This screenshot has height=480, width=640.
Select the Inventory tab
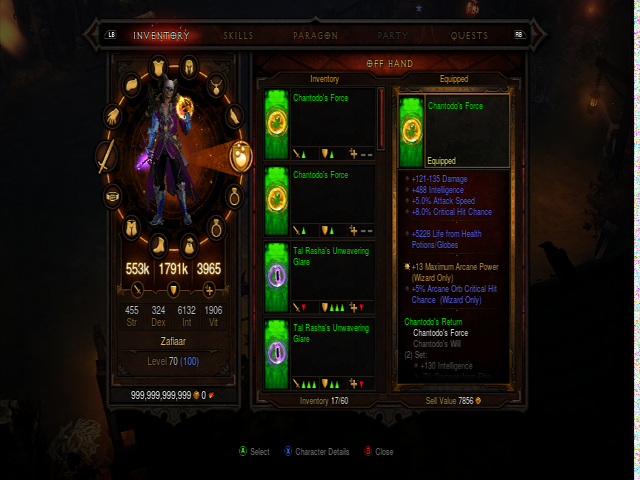pyautogui.click(x=161, y=35)
